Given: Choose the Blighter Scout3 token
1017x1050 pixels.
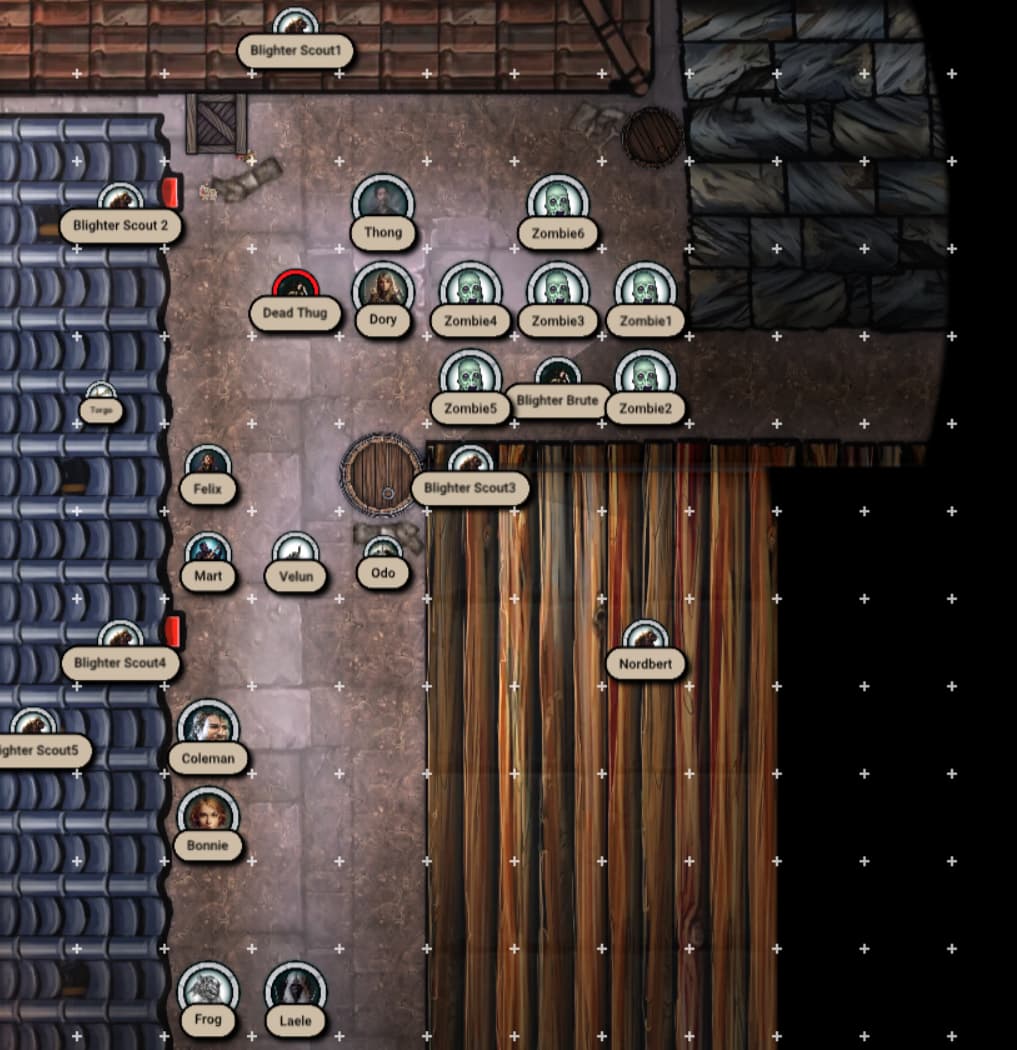Looking at the screenshot, I should [470, 463].
